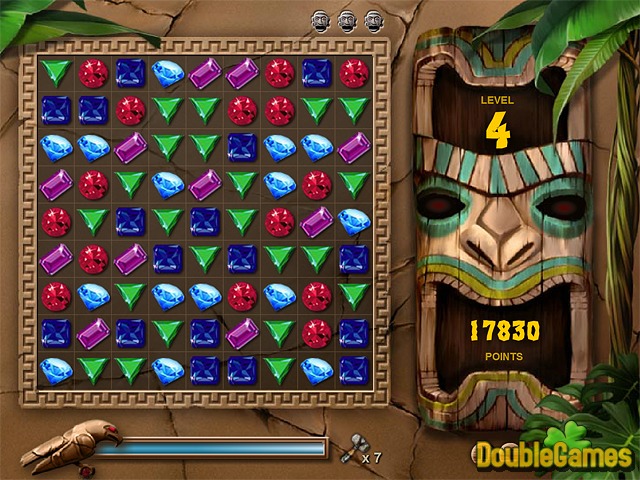Image resolution: width=640 pixels, height=480 pixels.
Task: Choose the light-blue diamond in the board's bottom-left corner
Action: 57,369
